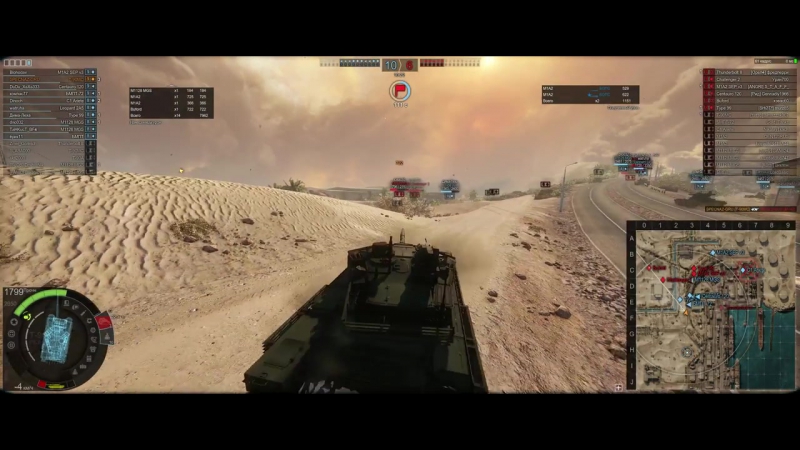Open the damage dealt log panel
Screen dimensions: 800x450
click(170, 103)
